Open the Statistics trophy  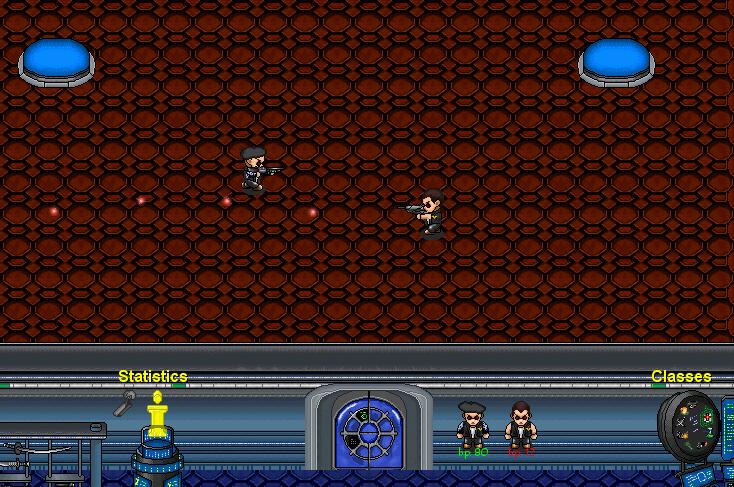[156, 416]
